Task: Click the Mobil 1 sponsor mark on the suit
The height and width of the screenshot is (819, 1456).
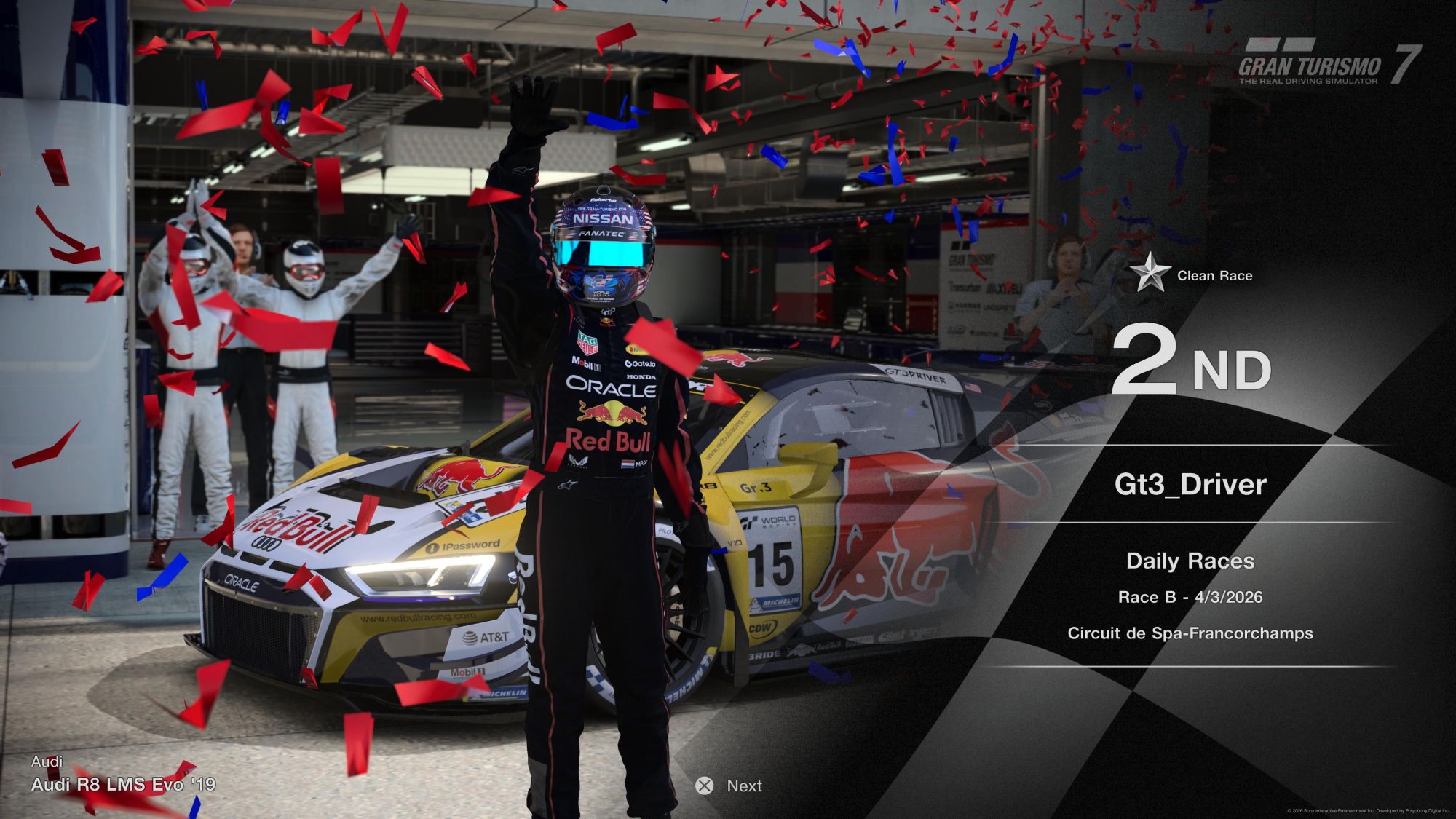Action: tap(587, 364)
